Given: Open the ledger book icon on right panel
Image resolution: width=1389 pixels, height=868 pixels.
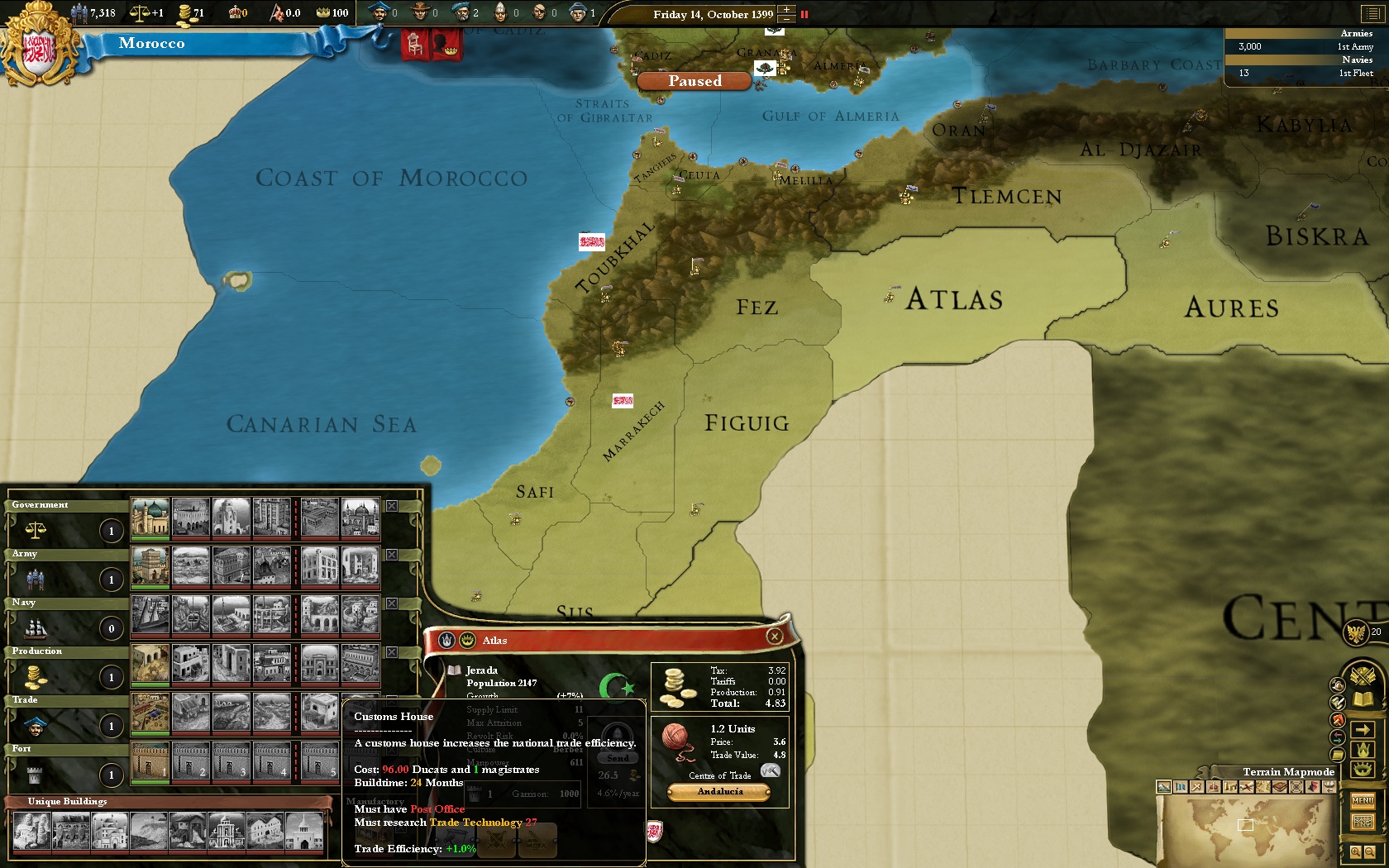Looking at the screenshot, I should pos(1363,699).
